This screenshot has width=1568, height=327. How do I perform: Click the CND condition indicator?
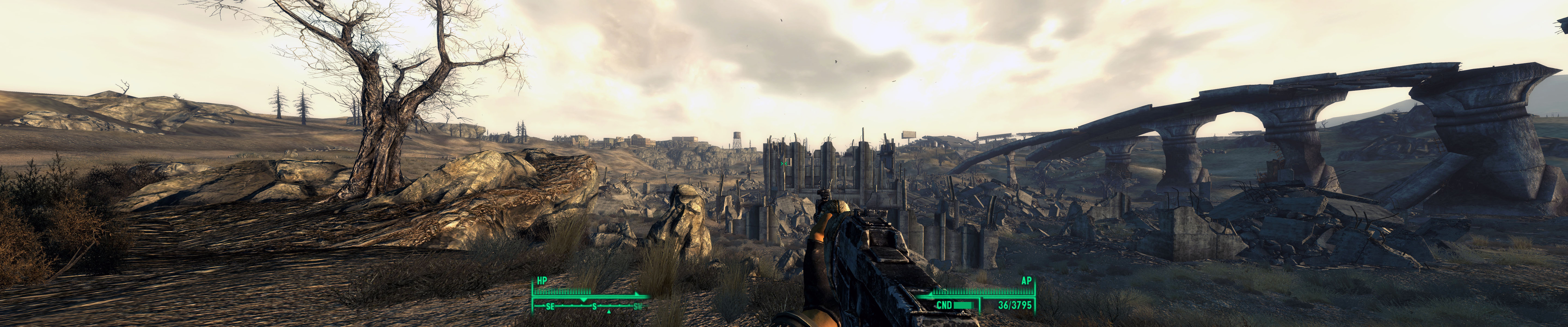click(944, 304)
